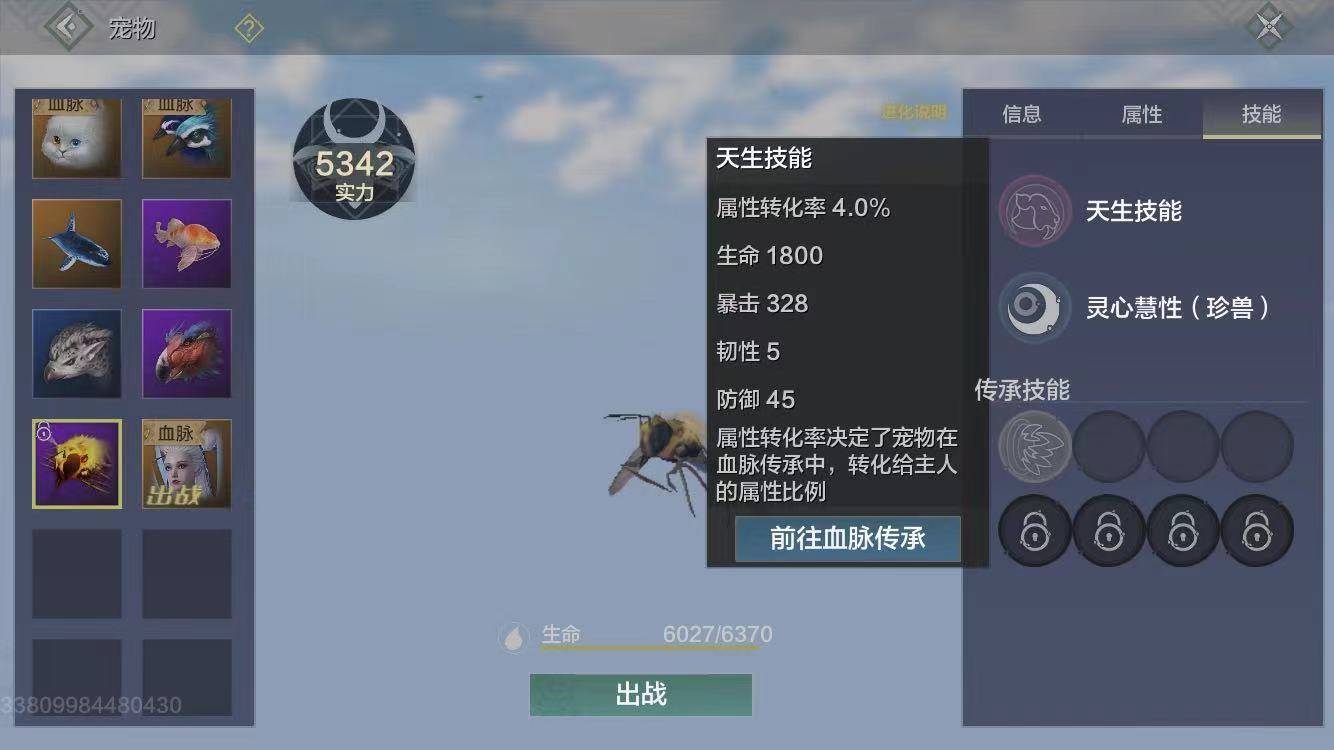Click the first locked padlock skill slot
1334x750 pixels.
[x=1035, y=530]
